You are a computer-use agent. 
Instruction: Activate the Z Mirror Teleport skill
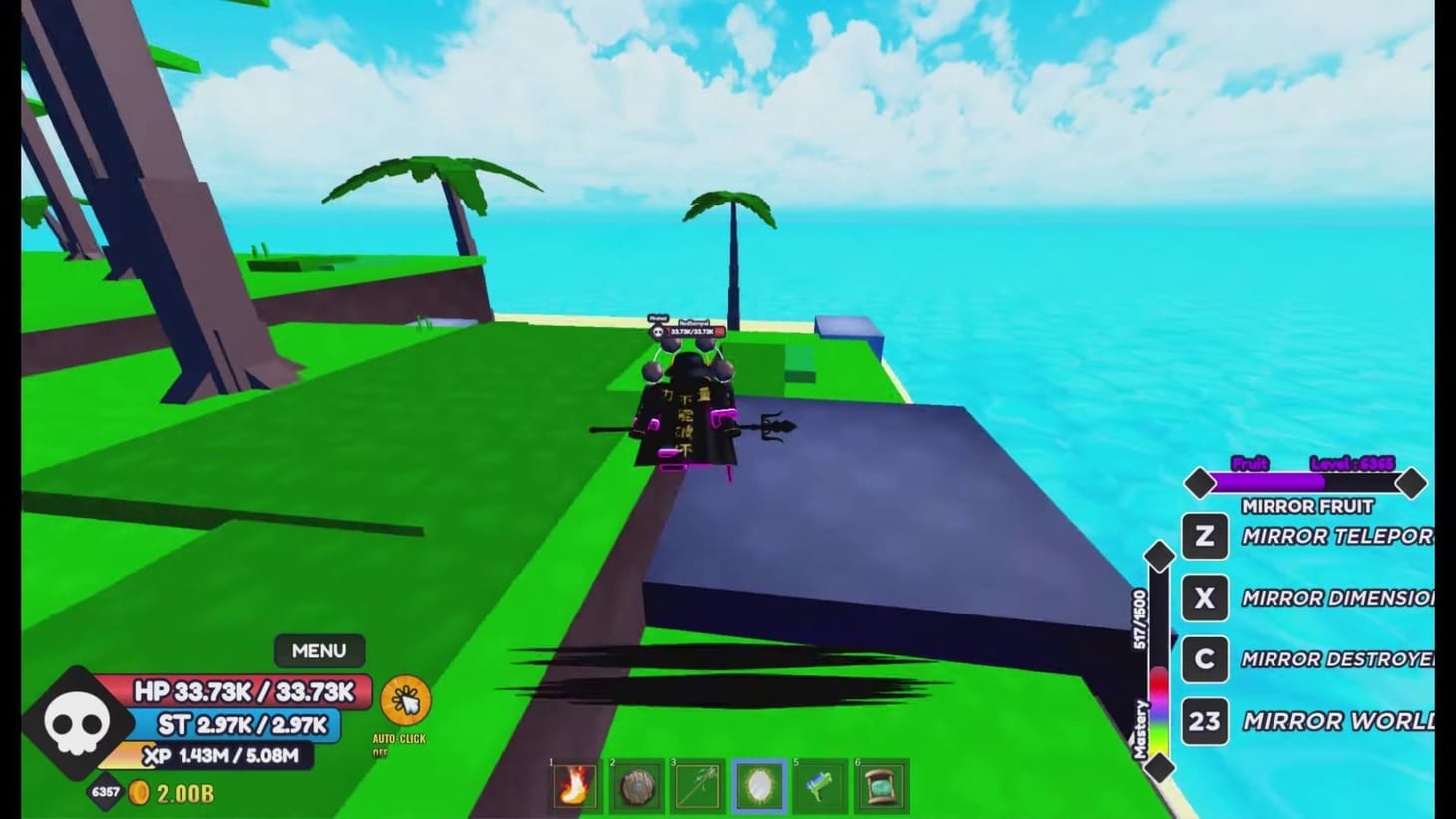[x=1204, y=537]
